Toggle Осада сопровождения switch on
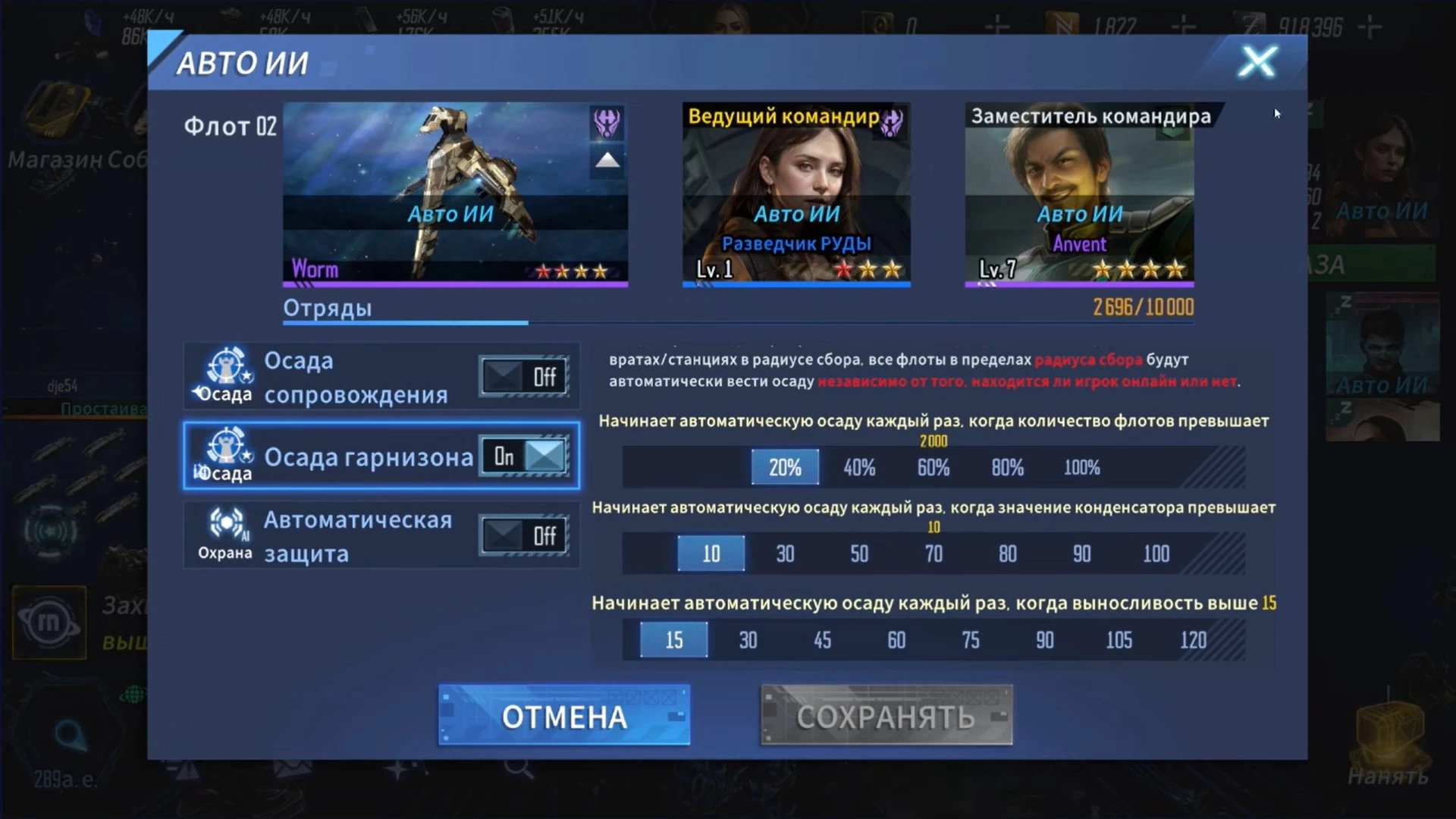This screenshot has width=1456, height=819. (524, 377)
